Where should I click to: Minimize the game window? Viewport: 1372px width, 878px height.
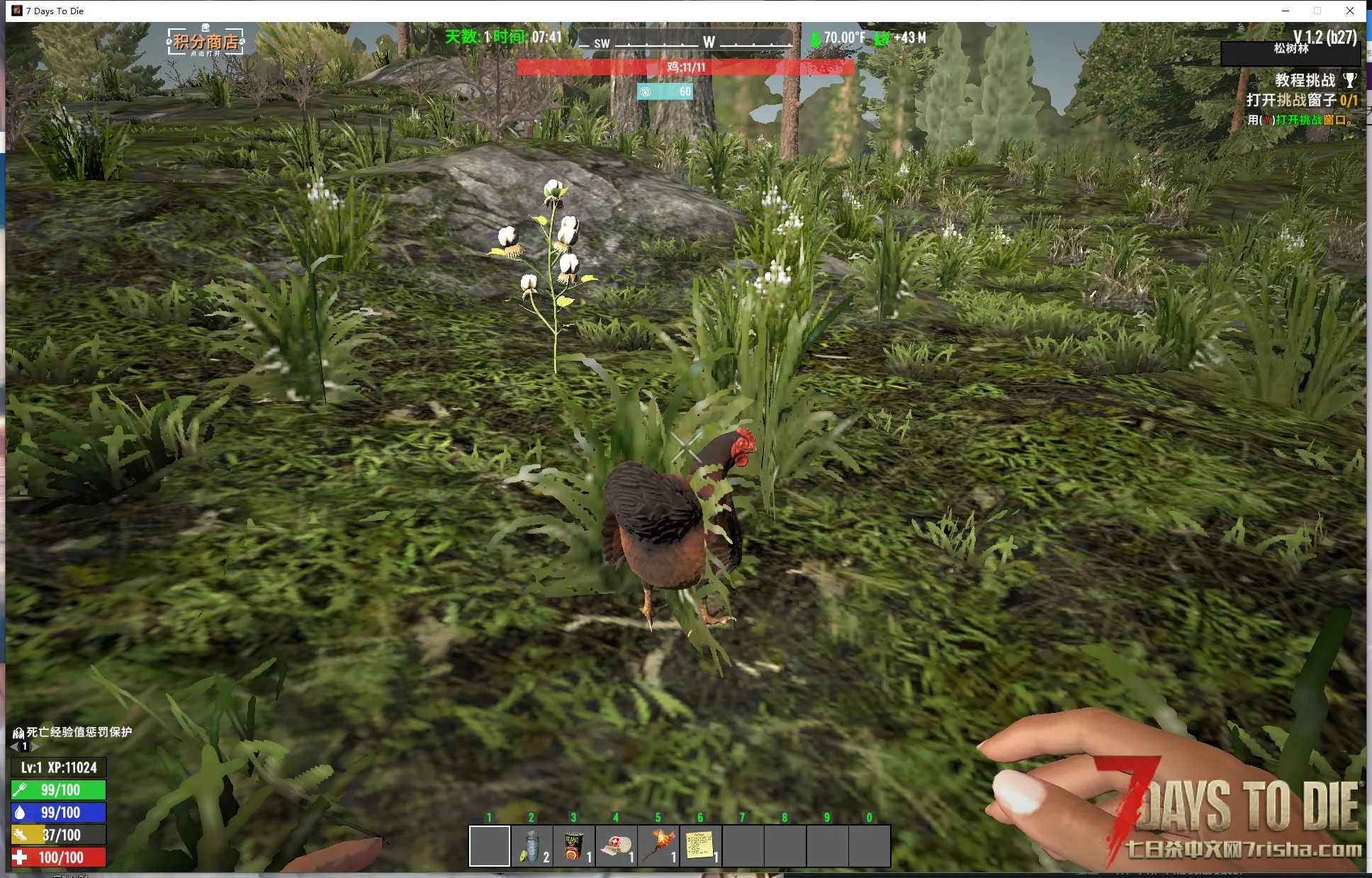[1286, 11]
